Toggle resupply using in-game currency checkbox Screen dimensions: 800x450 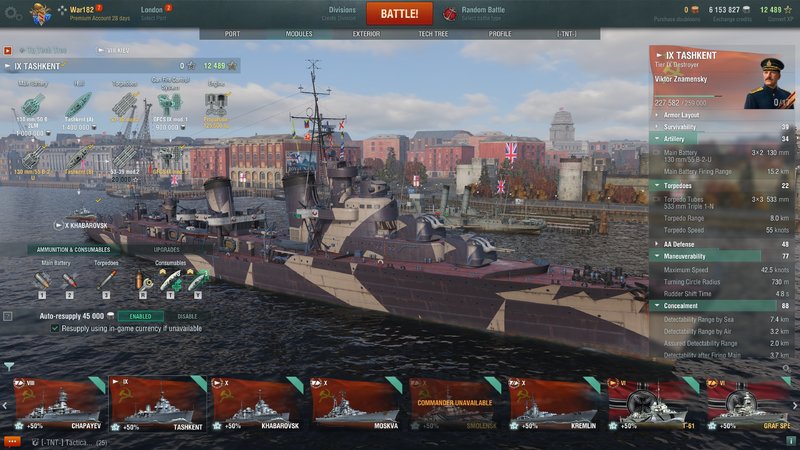(55, 328)
